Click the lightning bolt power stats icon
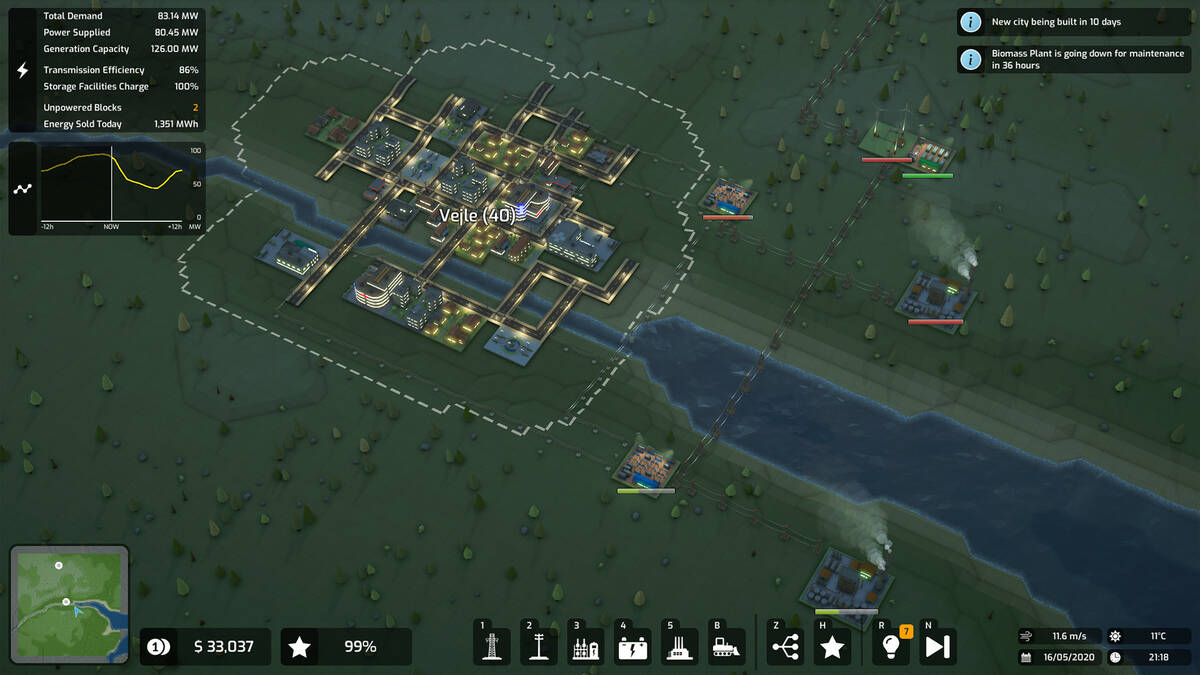Image resolution: width=1200 pixels, height=675 pixels. (24, 70)
